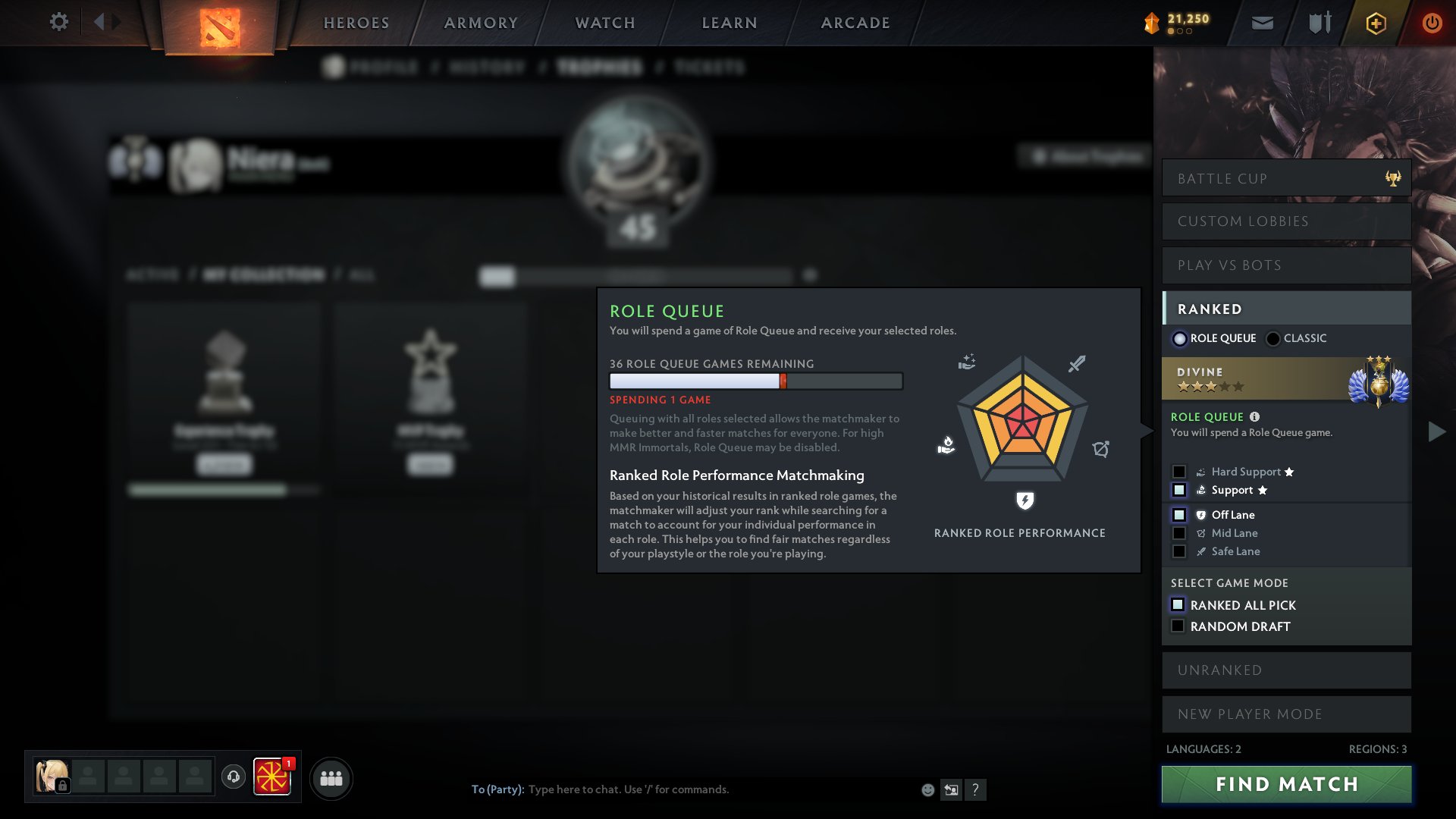This screenshot has width=1456, height=819.
Task: Enable the Random Draft game mode
Action: coord(1178,626)
